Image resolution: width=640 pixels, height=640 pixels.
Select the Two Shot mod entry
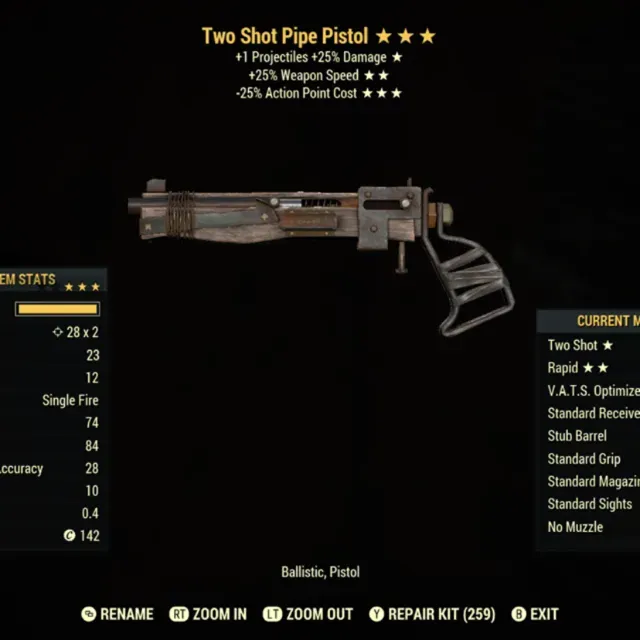click(580, 345)
